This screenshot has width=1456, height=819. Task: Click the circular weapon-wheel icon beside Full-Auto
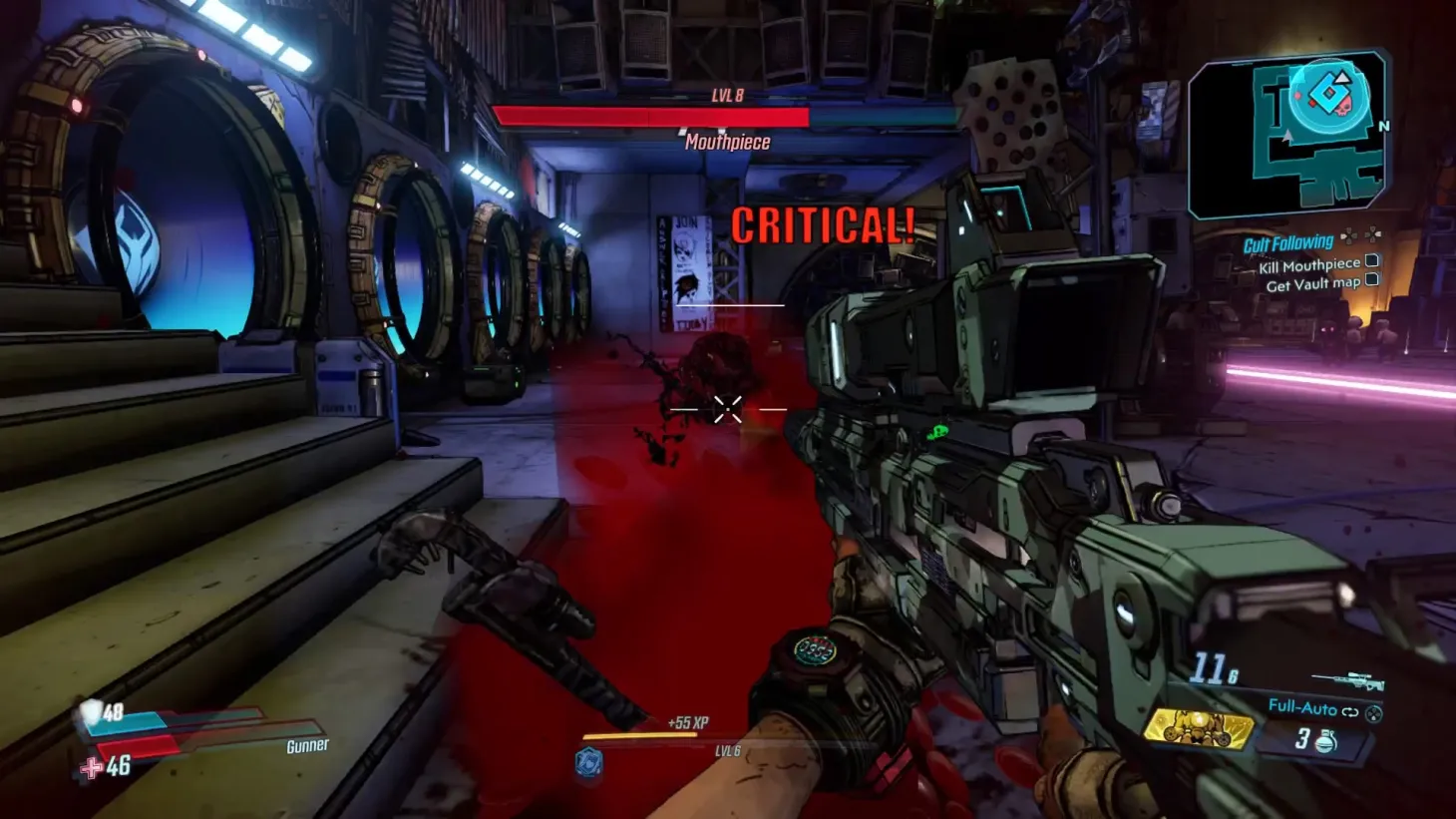[1374, 714]
